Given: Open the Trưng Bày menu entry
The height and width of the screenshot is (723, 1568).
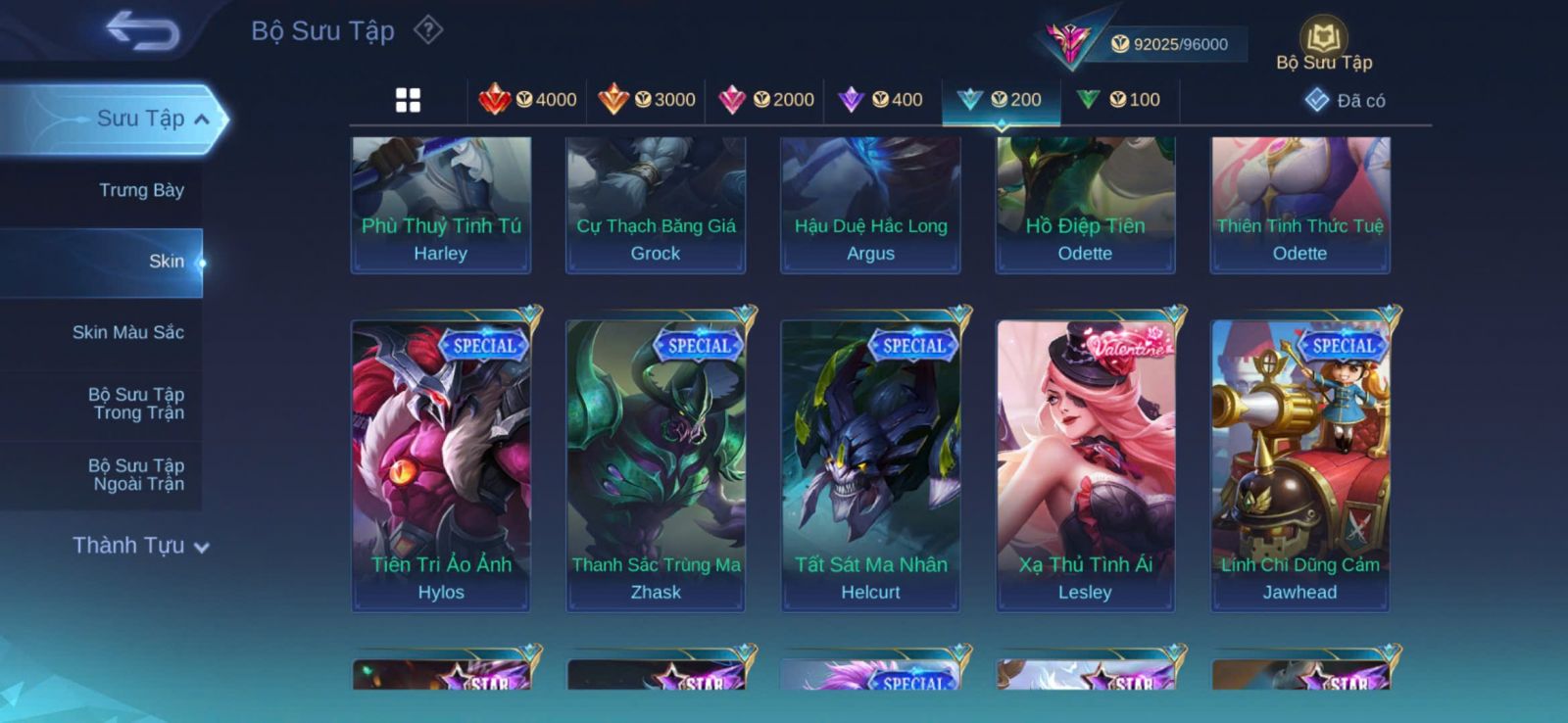Looking at the screenshot, I should click(141, 190).
